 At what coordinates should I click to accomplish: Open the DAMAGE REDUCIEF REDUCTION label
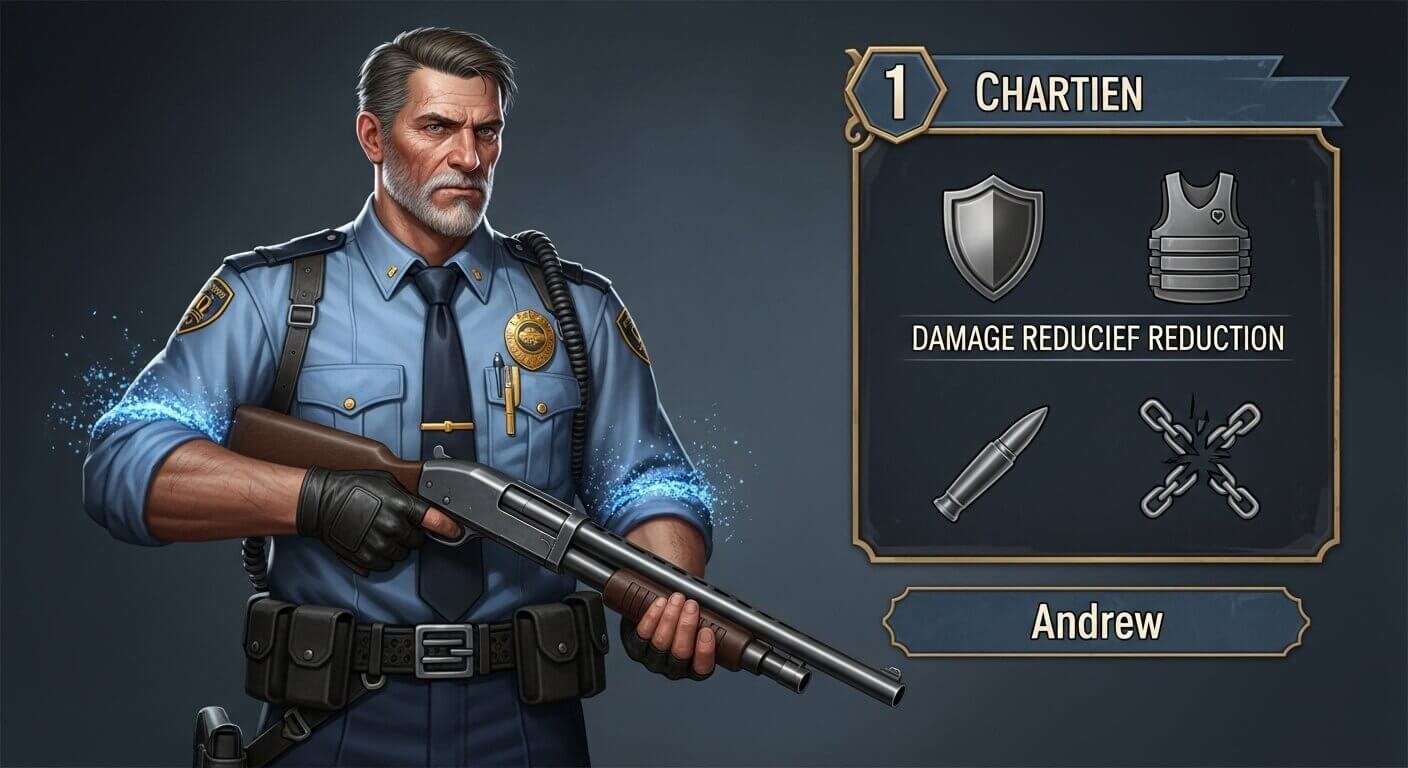tap(1100, 338)
